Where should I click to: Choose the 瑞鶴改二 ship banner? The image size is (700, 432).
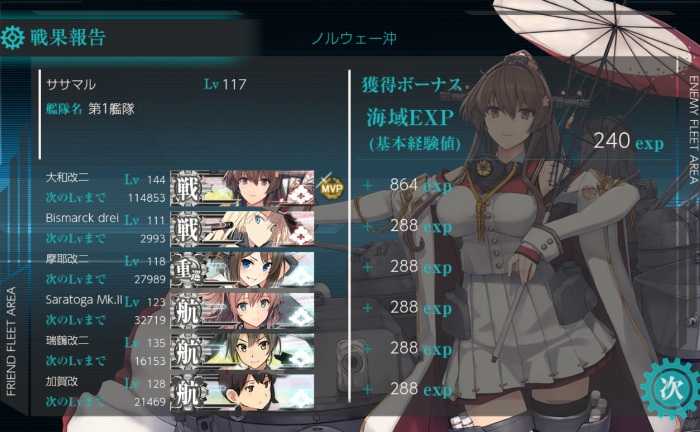pyautogui.click(x=243, y=350)
